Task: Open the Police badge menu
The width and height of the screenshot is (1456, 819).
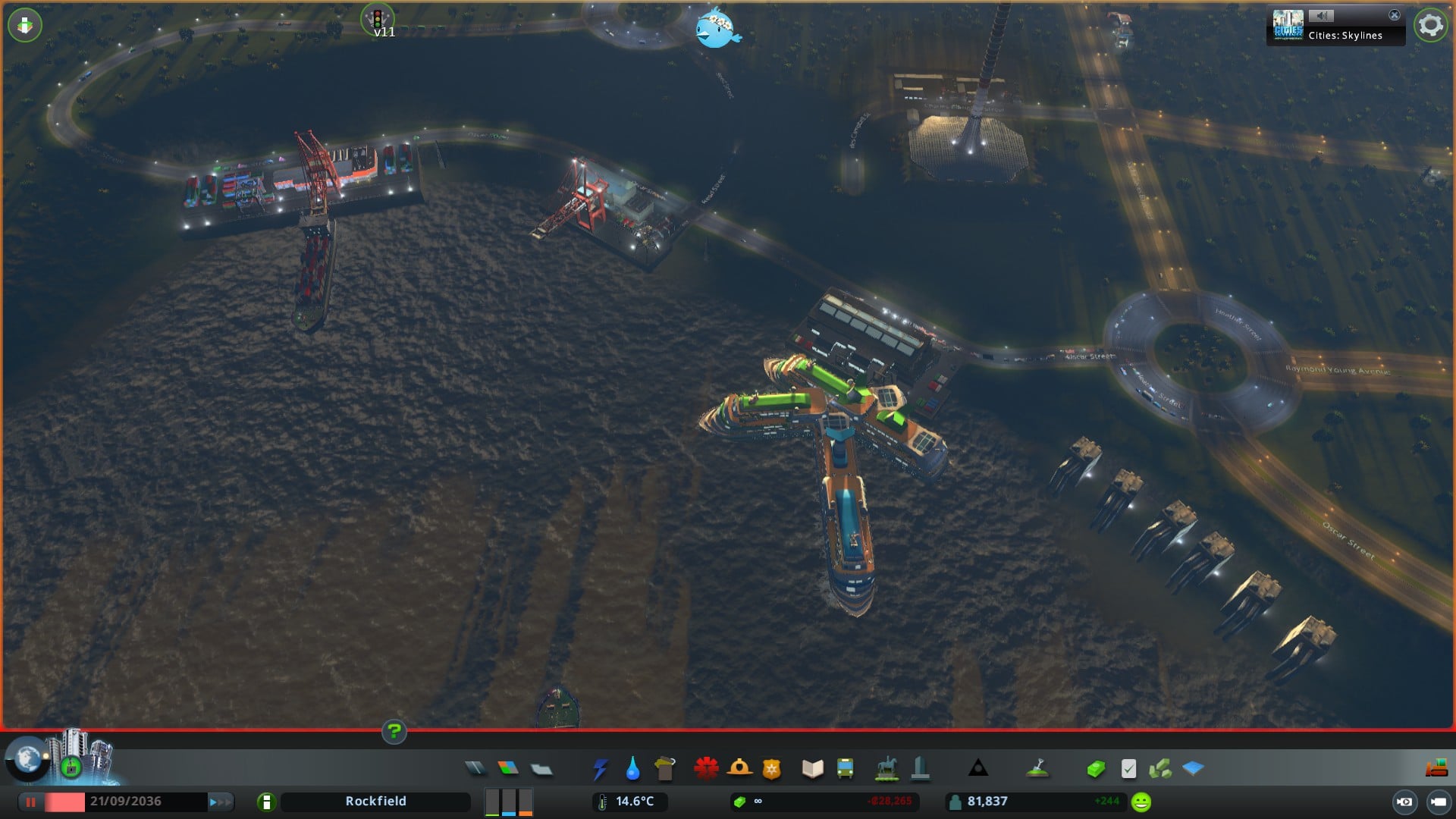Action: [x=772, y=769]
